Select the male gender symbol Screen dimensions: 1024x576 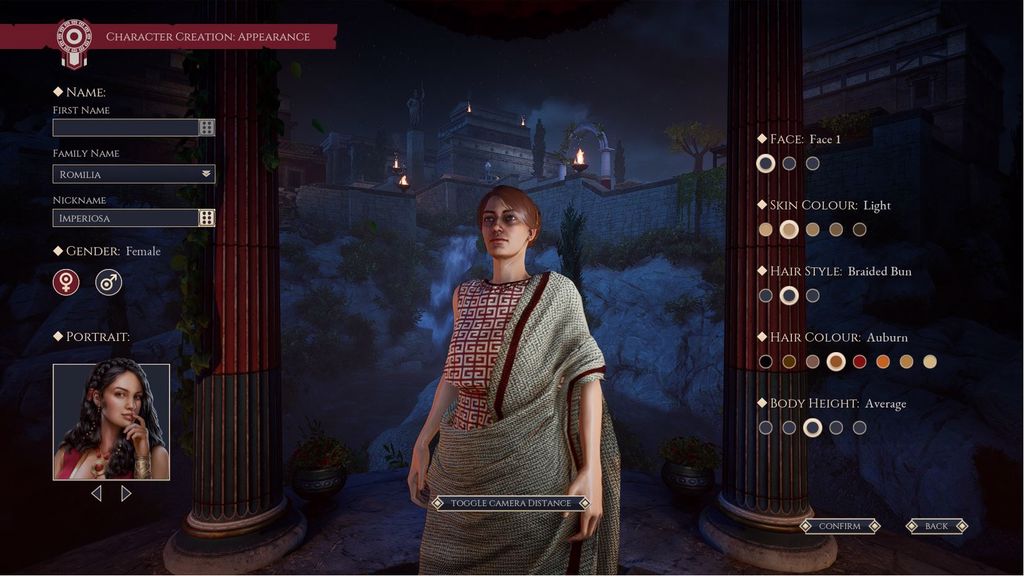(108, 283)
